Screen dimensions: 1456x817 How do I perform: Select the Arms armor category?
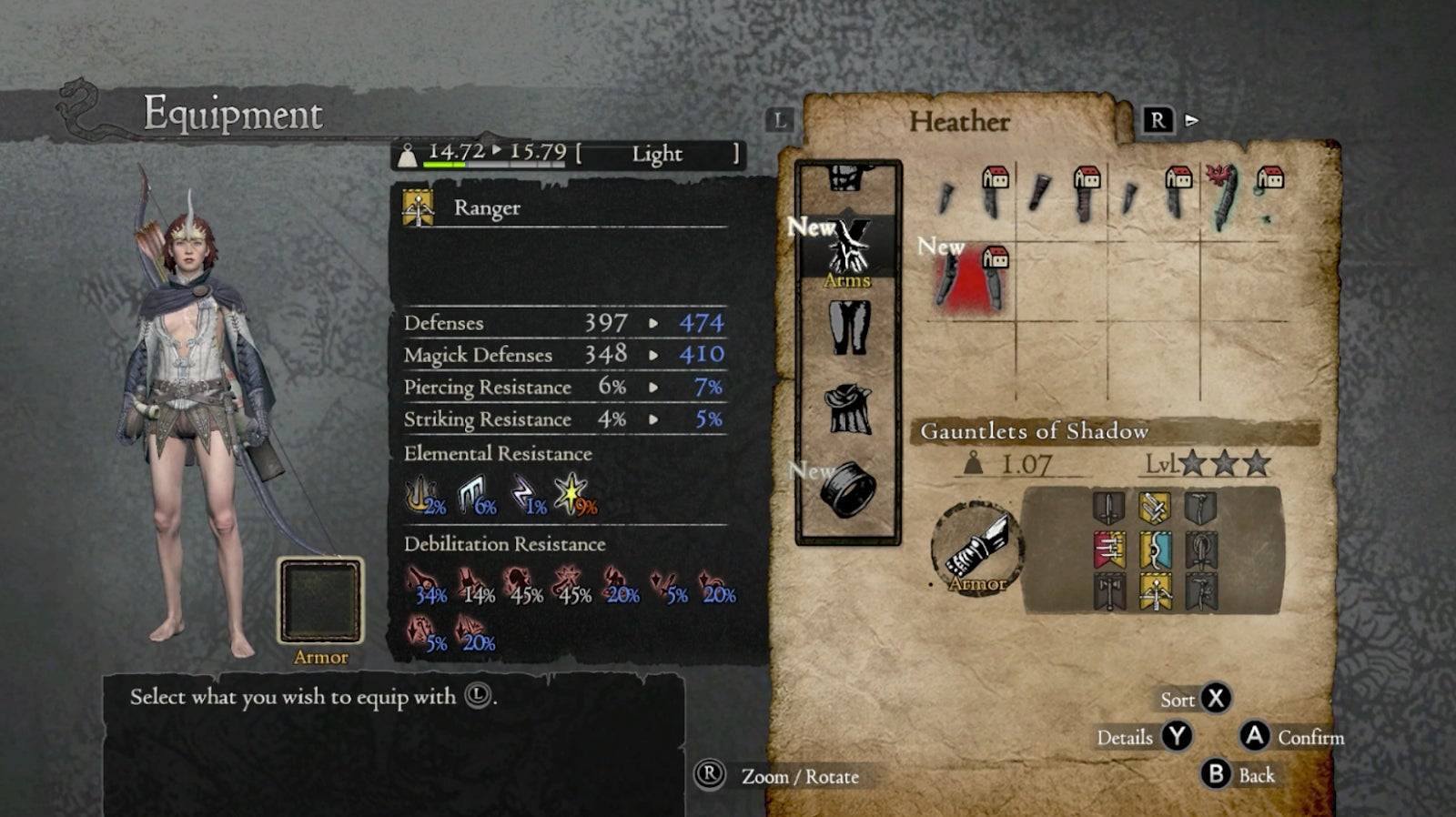(x=848, y=249)
